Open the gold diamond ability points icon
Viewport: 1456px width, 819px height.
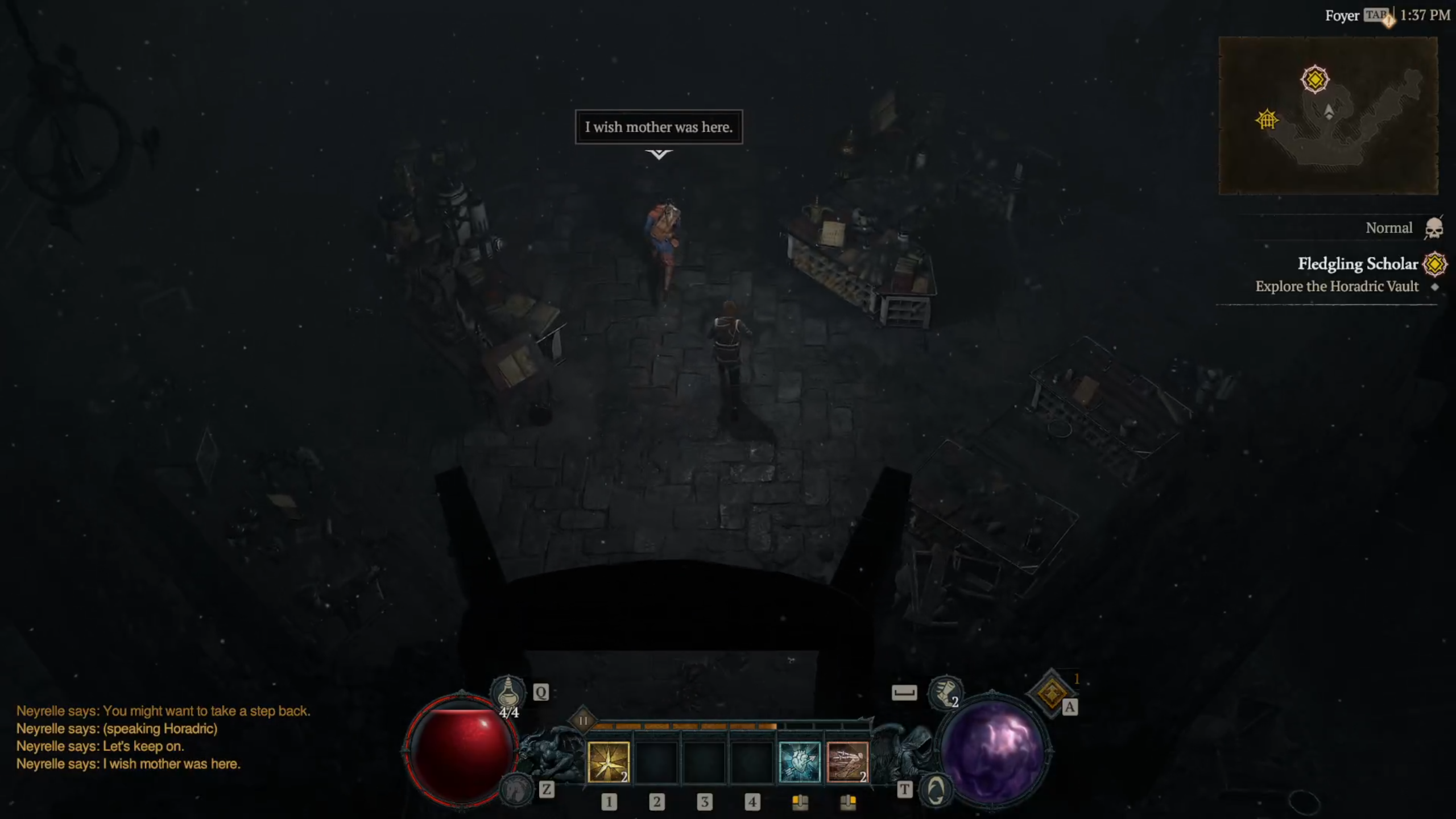click(1051, 693)
